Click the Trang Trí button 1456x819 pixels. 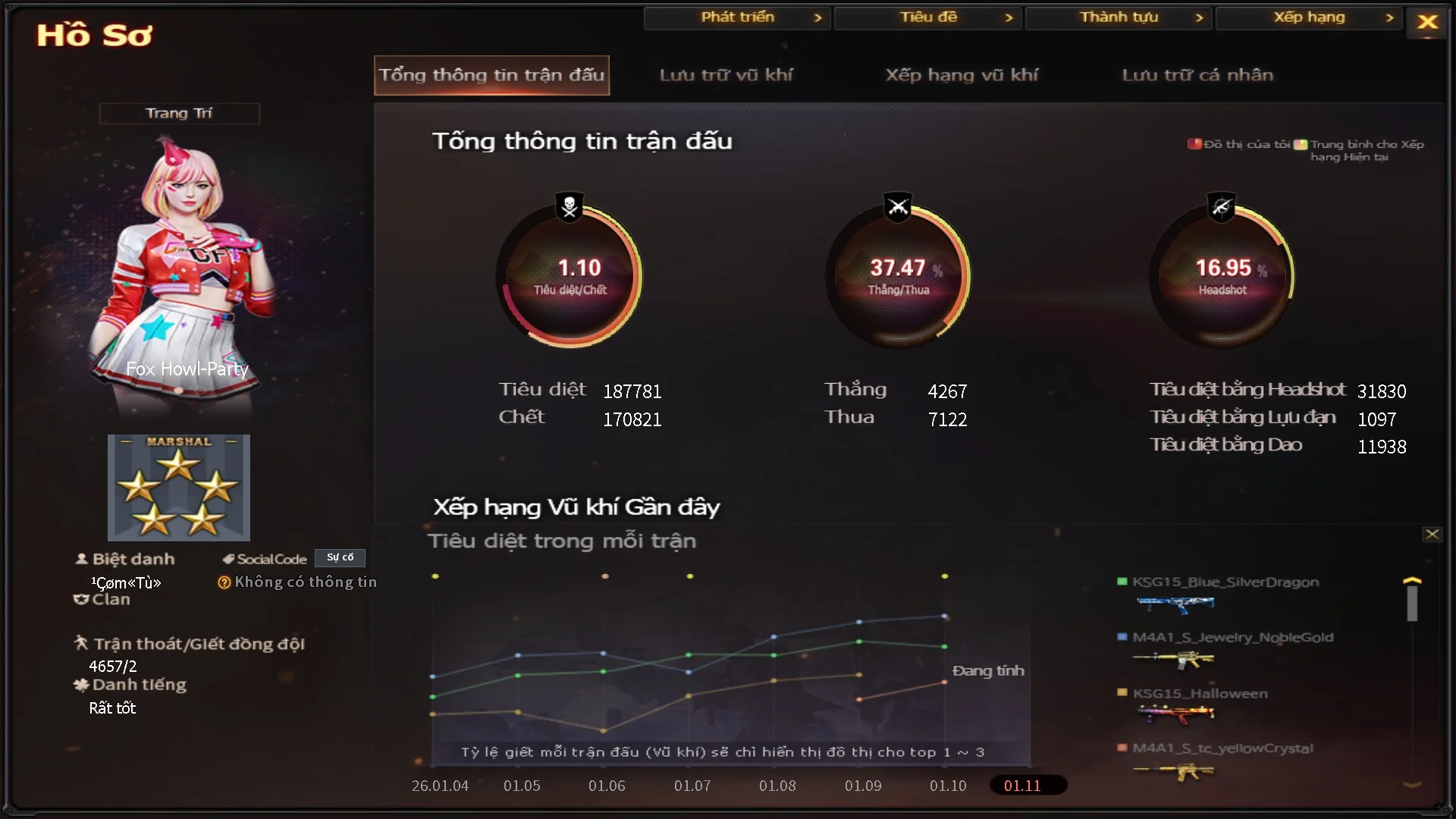point(179,113)
